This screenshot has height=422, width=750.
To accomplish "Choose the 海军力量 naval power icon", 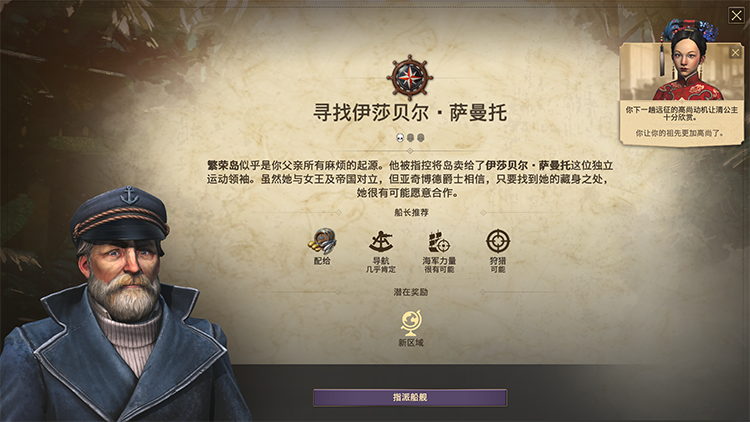I will point(437,241).
